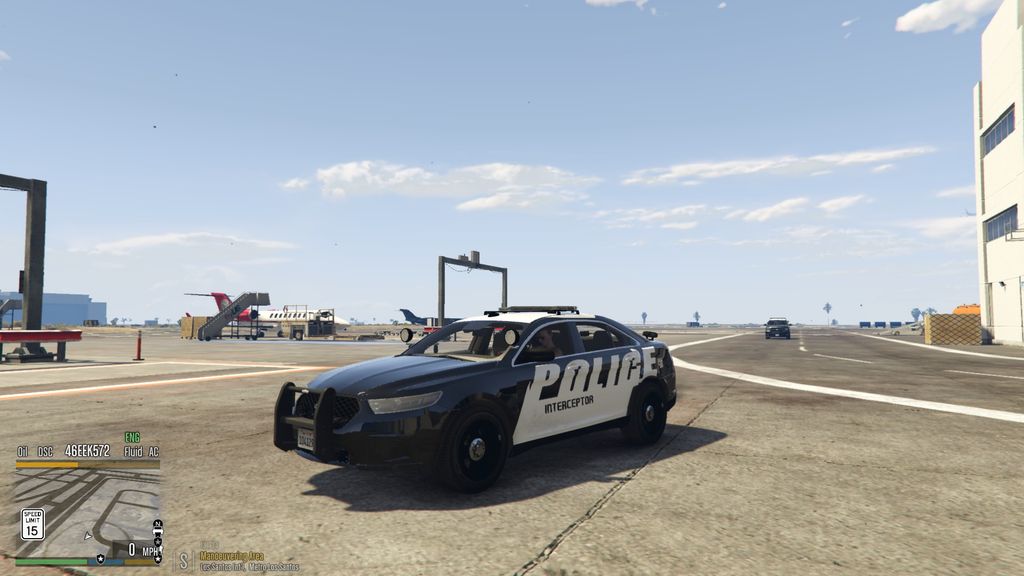Select the north compass marker on the minimap
The height and width of the screenshot is (576, 1024).
click(x=157, y=524)
